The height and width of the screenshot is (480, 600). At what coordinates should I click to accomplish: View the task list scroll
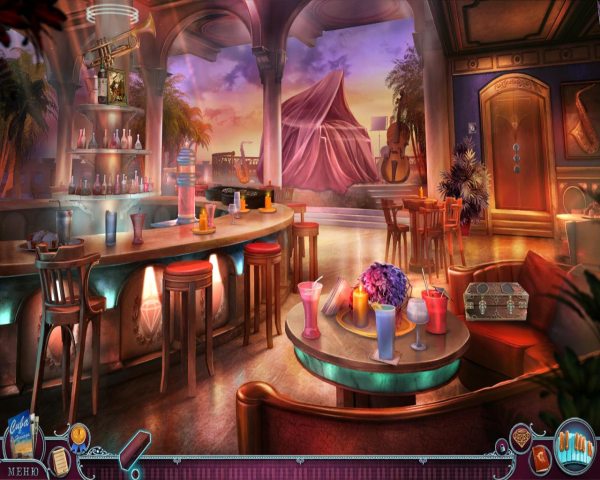[59, 459]
